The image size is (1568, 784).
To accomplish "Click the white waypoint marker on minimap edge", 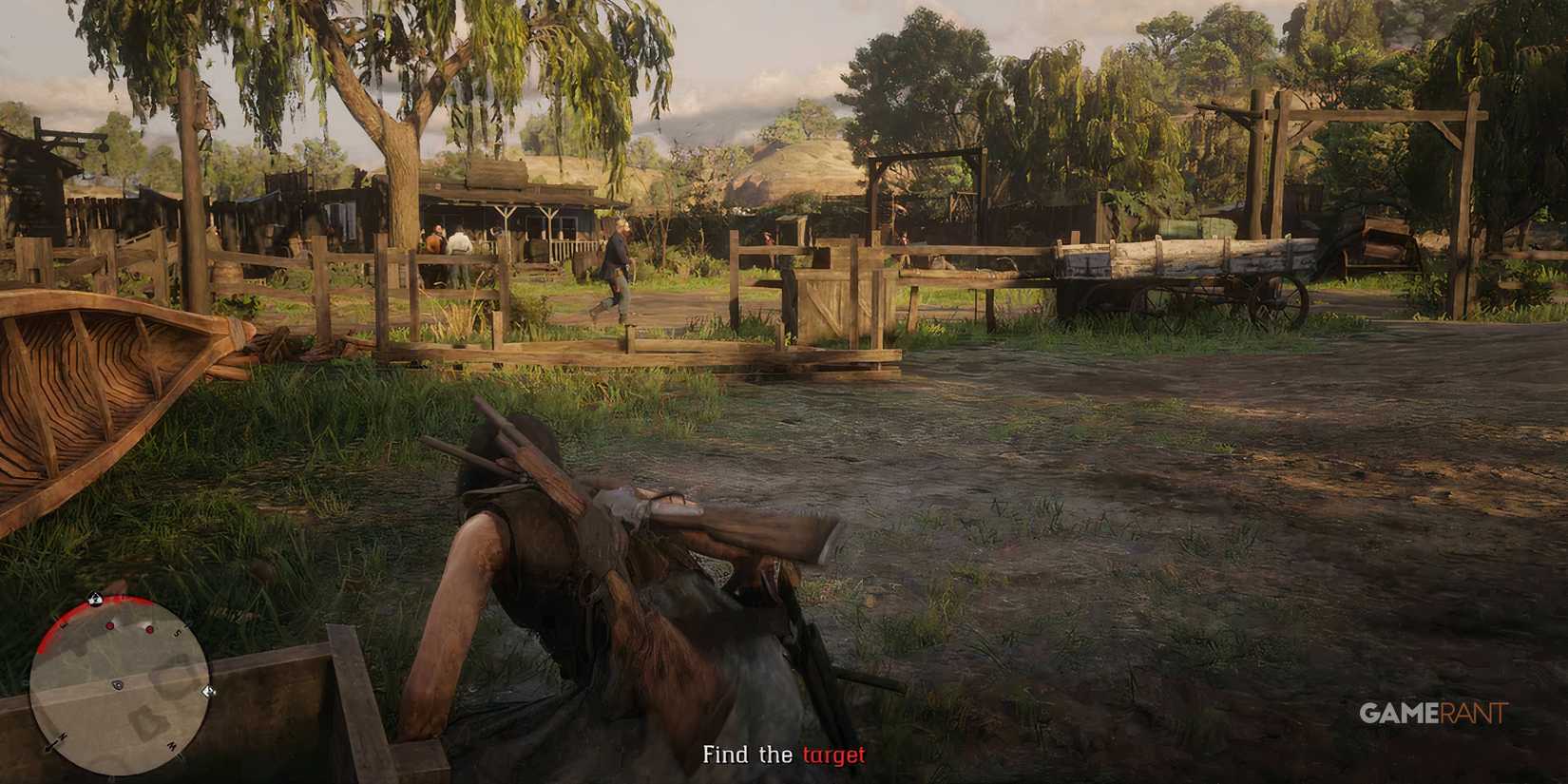I will 207,692.
